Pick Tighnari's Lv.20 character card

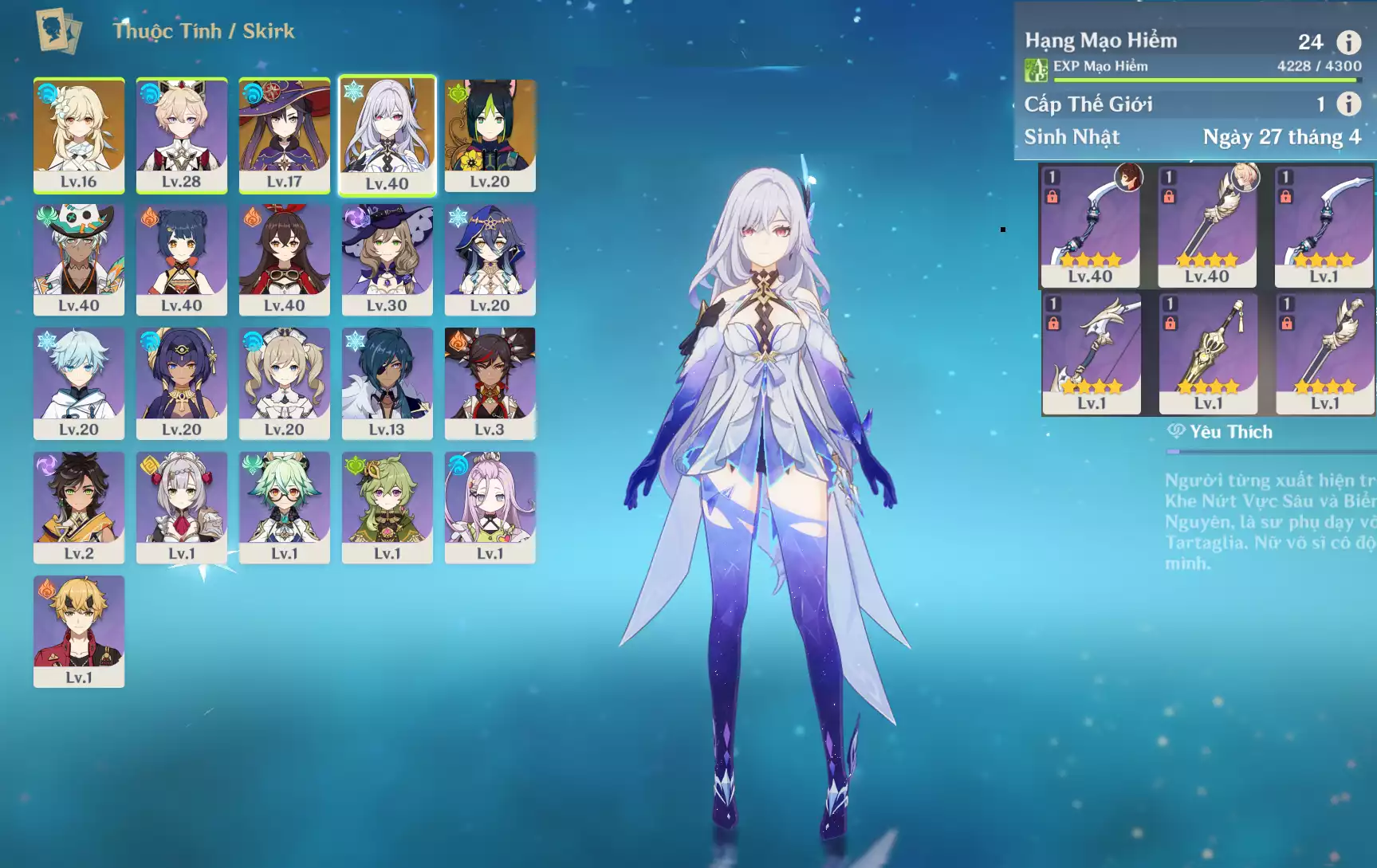click(x=490, y=135)
